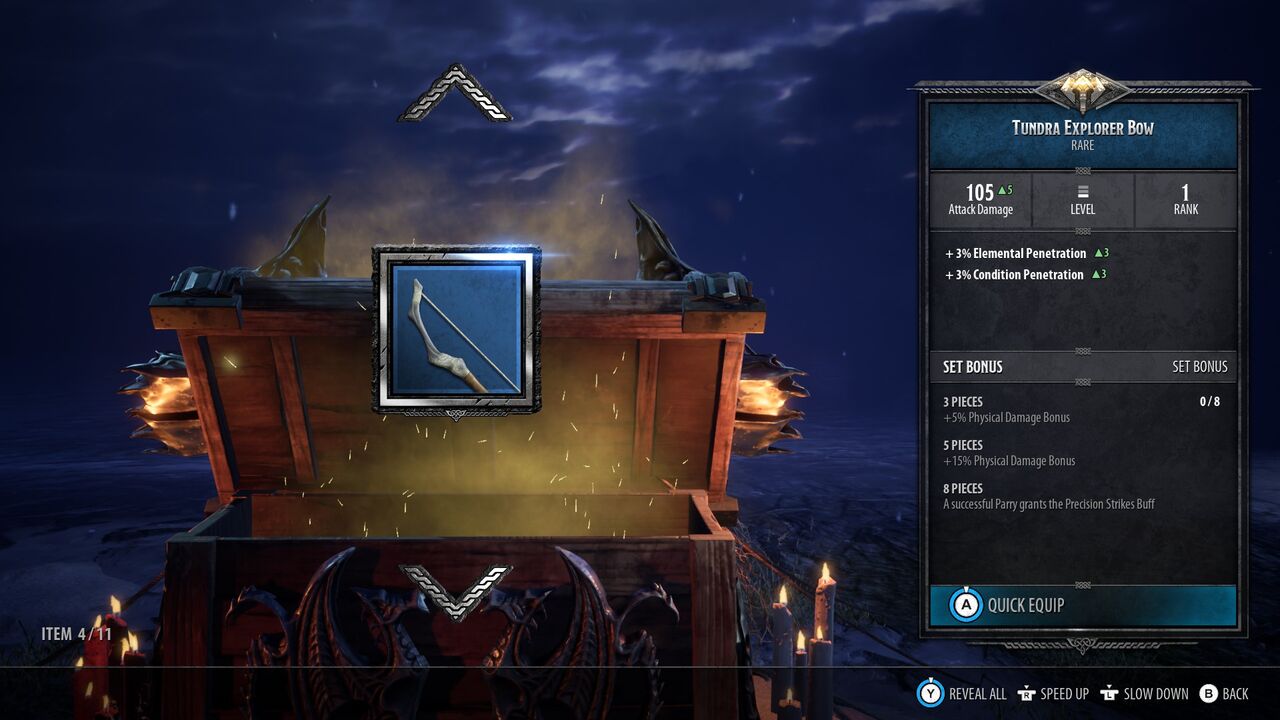Advance to next item with down chevron
Viewport: 1280px width, 720px height.
pyautogui.click(x=455, y=591)
